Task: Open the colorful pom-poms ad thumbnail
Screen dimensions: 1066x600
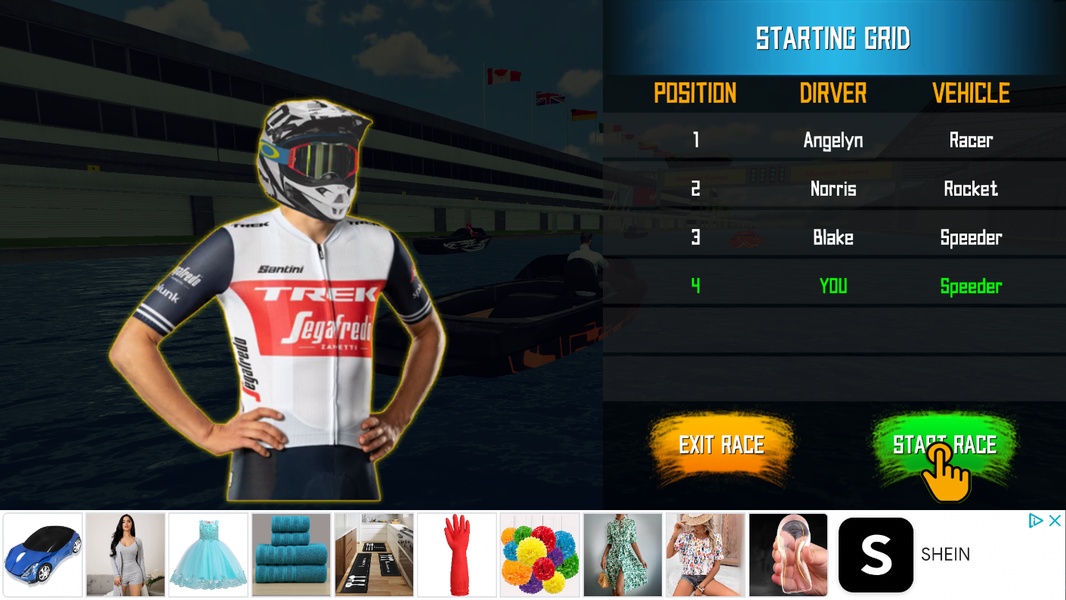Action: pos(540,555)
